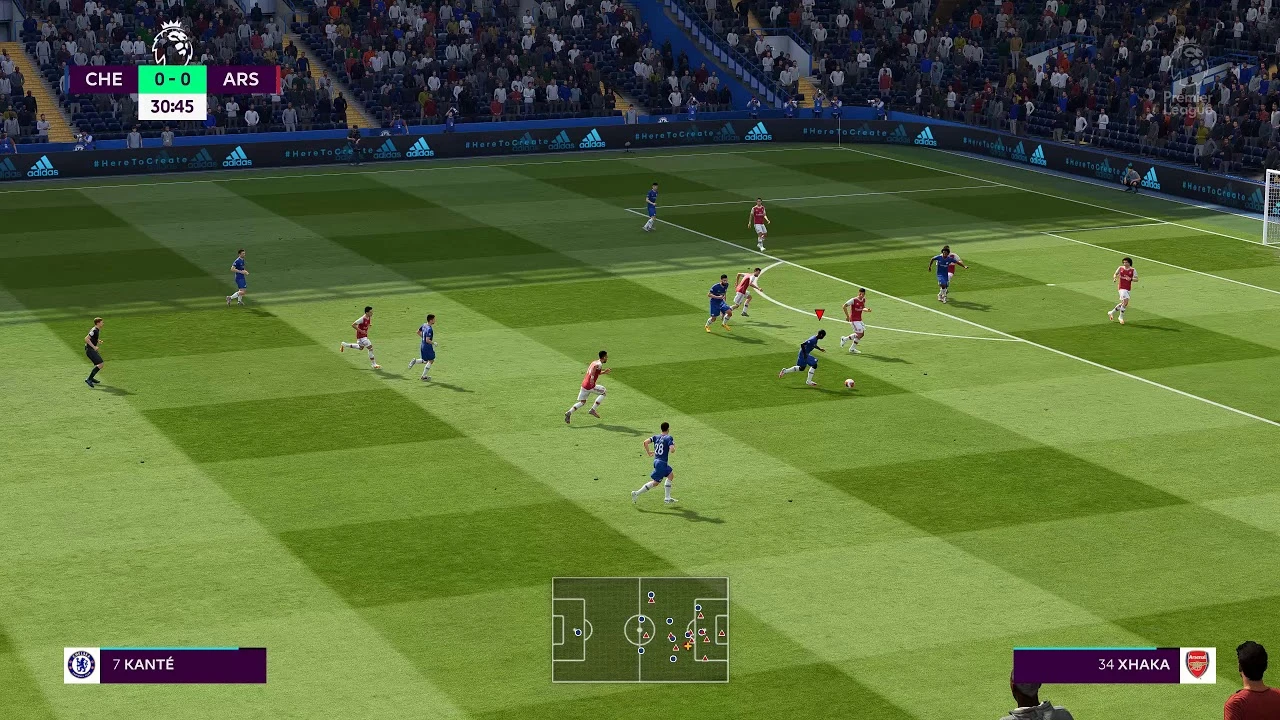Toggle the match score display
1280x720 pixels.
[x=172, y=79]
